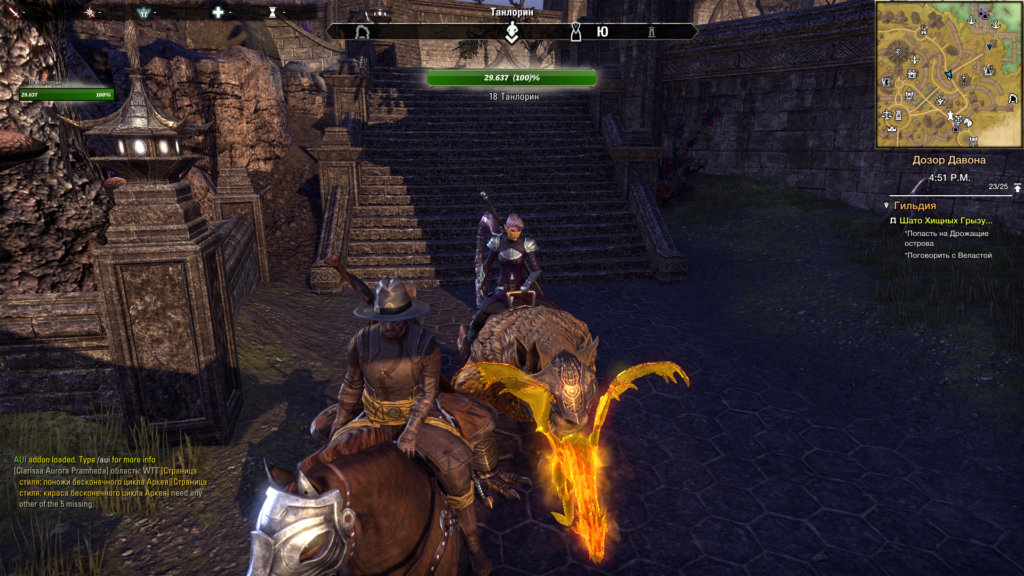Click the white cross icon in top bar
Screen dimensions: 1024x576
218,12
